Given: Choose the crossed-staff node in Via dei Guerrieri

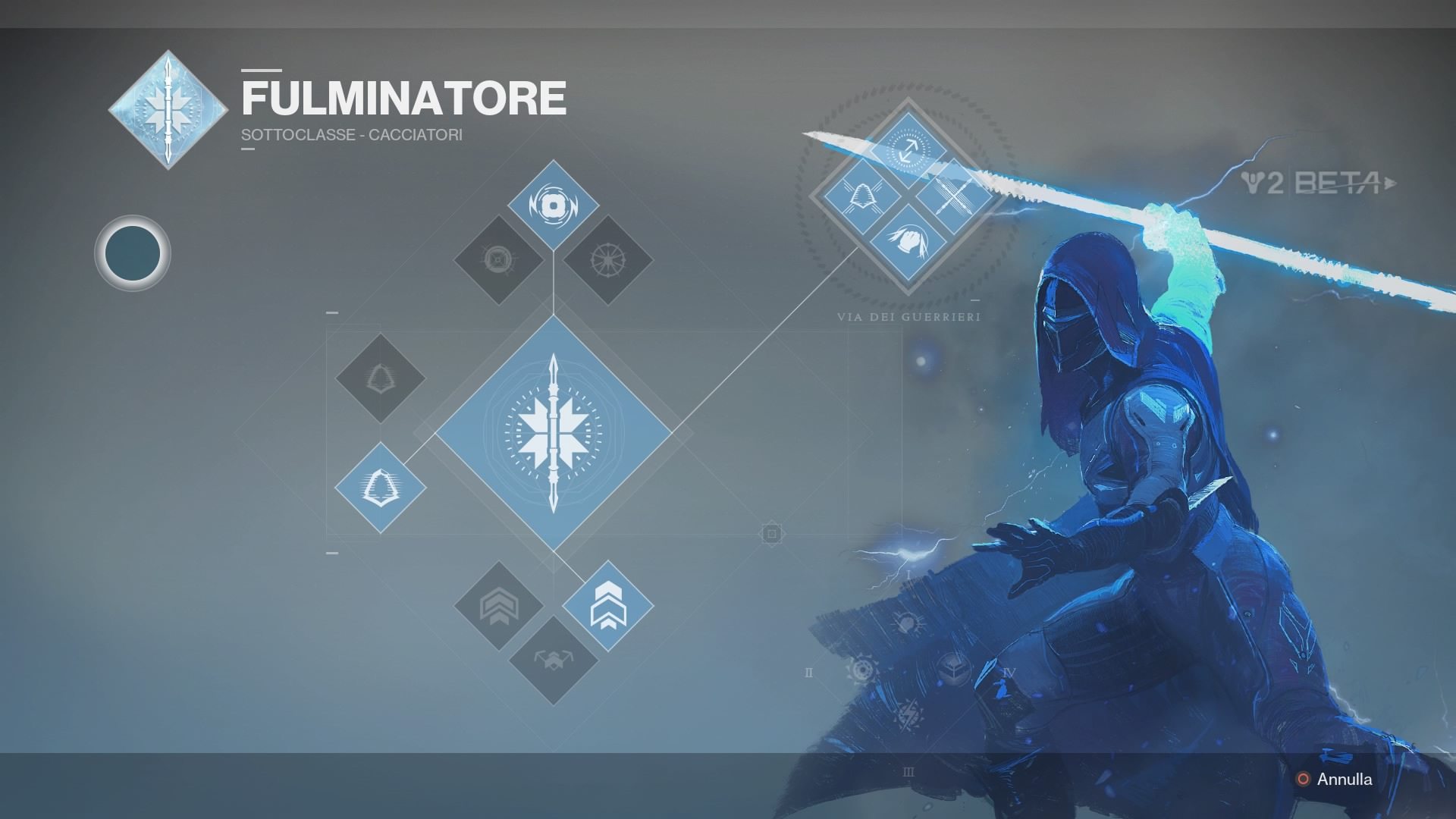Looking at the screenshot, I should coord(954,196).
